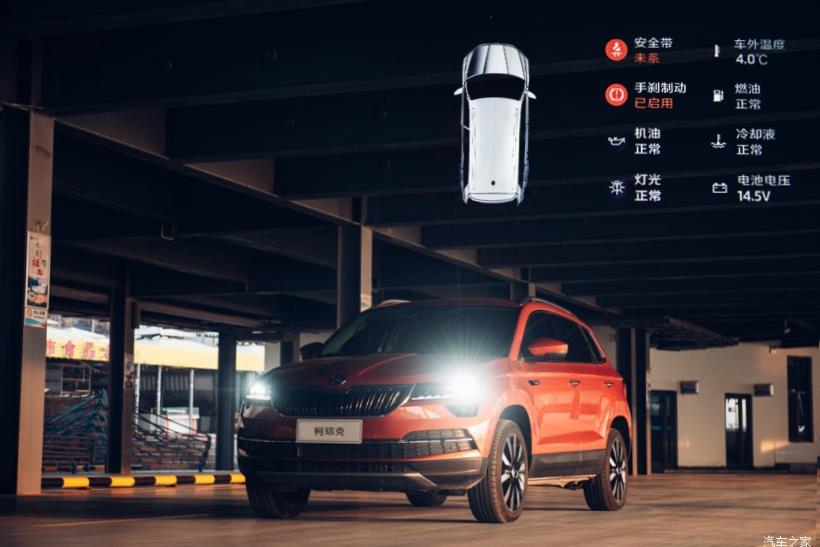Open the coolant status icon
This screenshot has width=820, height=547.
coord(718,141)
